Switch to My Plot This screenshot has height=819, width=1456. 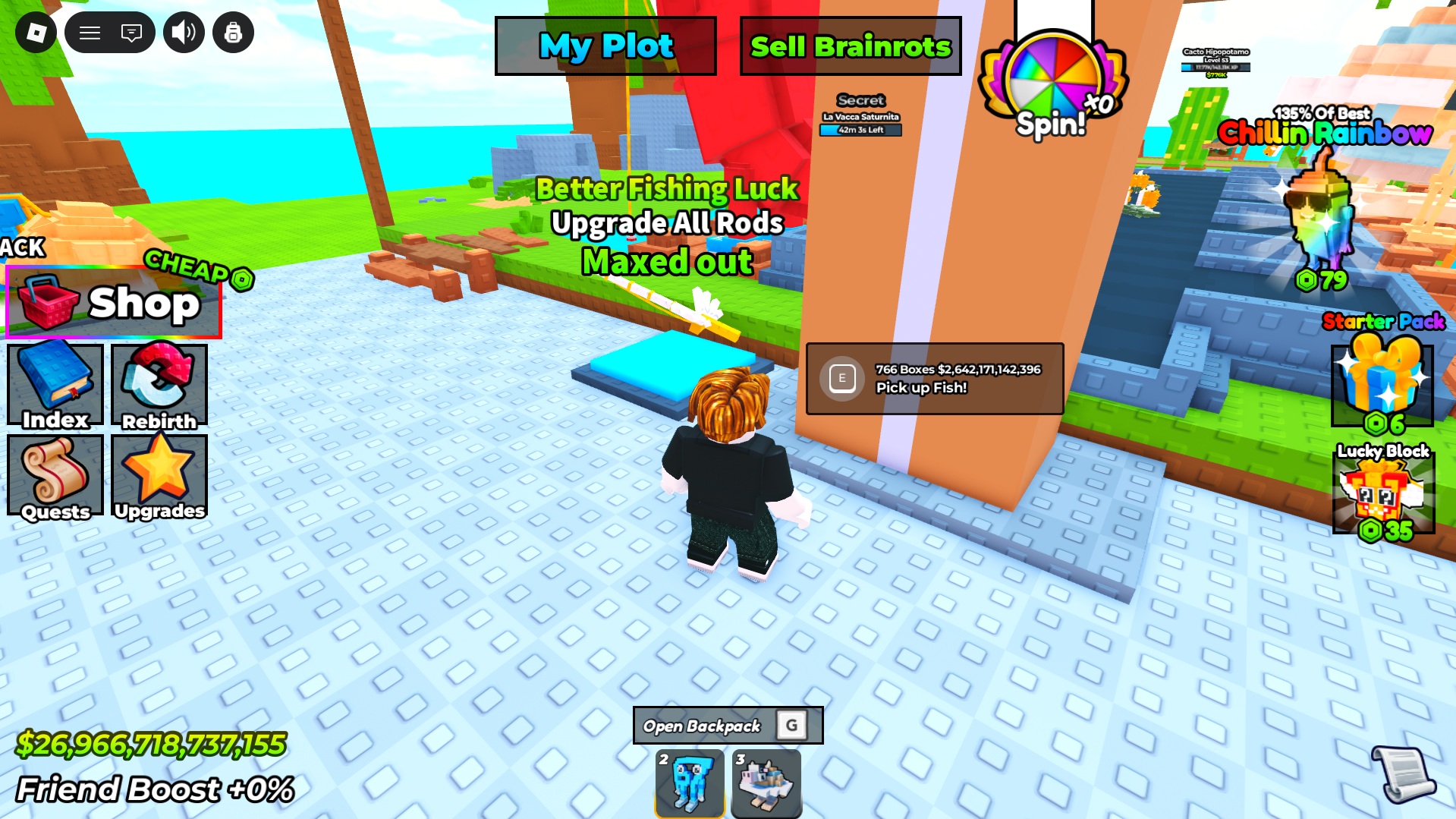[605, 46]
